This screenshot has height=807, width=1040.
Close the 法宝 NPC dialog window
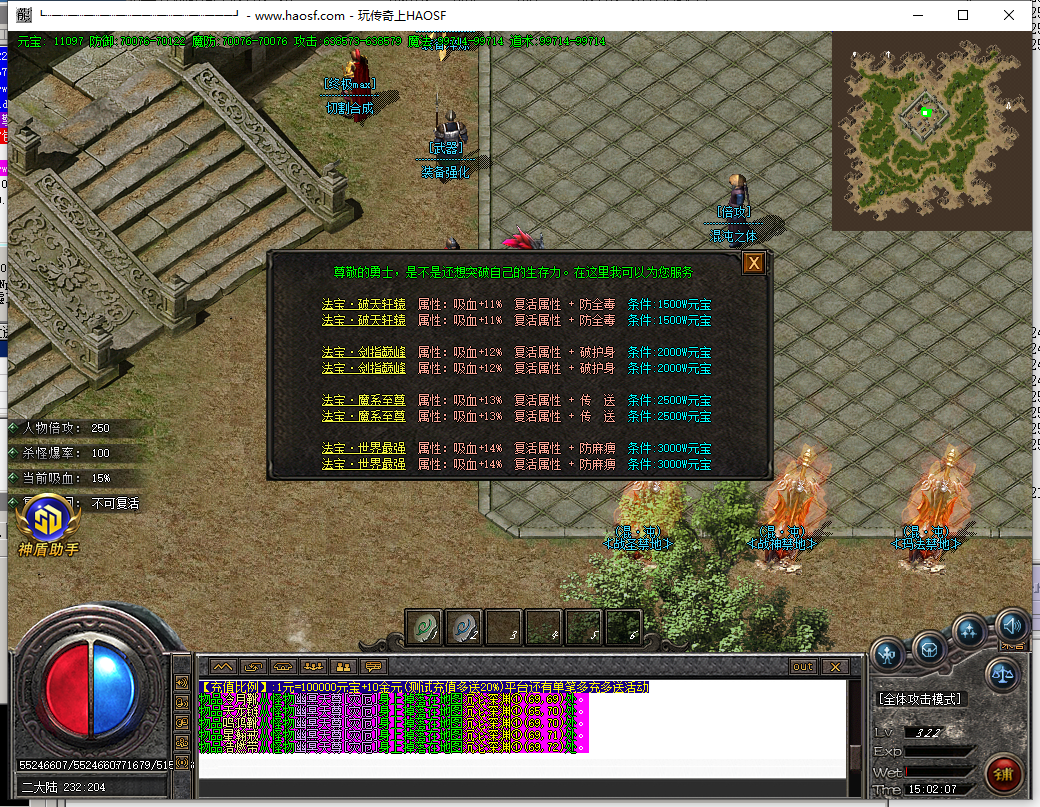pos(753,263)
